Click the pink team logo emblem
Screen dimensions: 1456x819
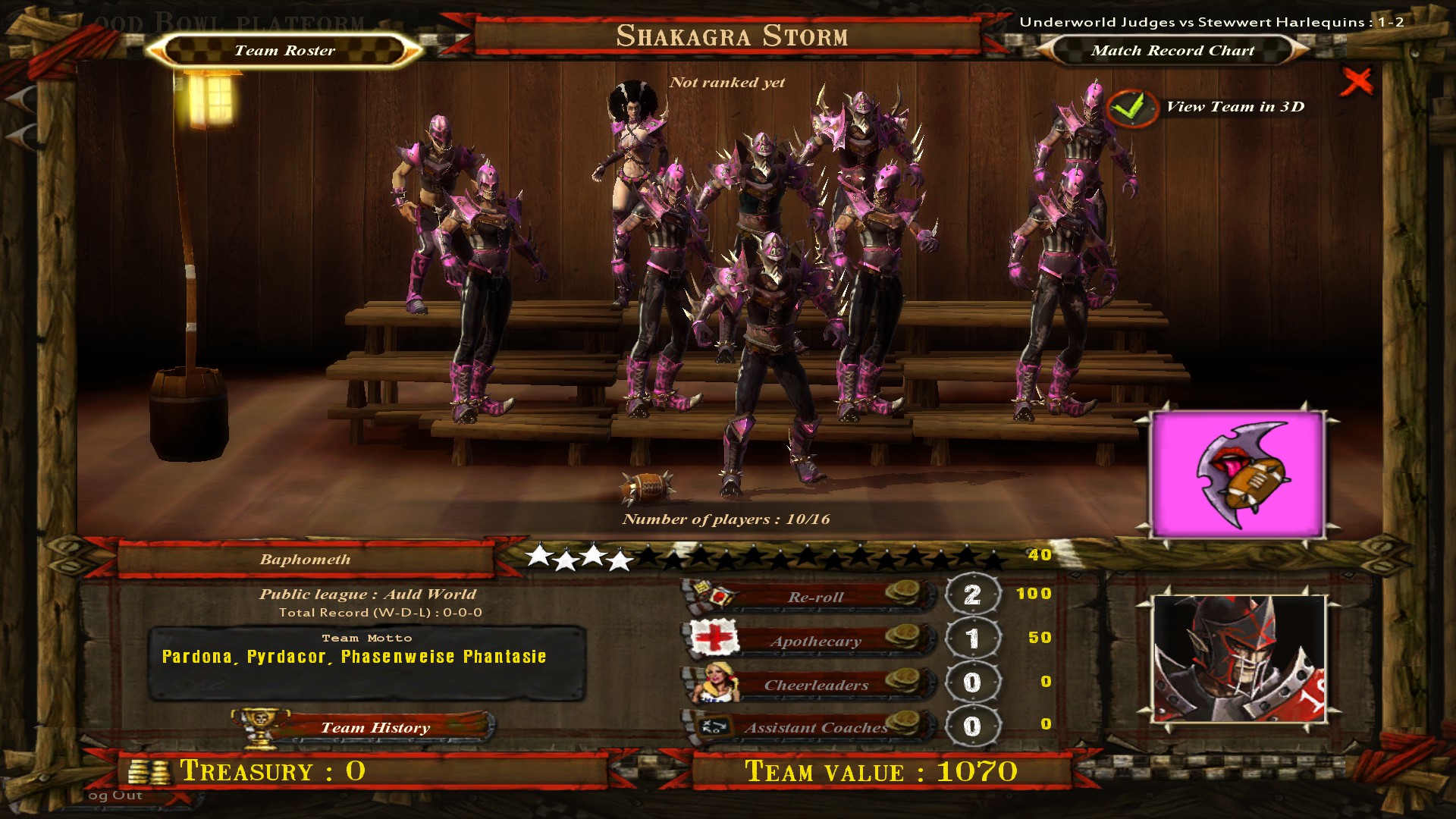tap(1238, 475)
